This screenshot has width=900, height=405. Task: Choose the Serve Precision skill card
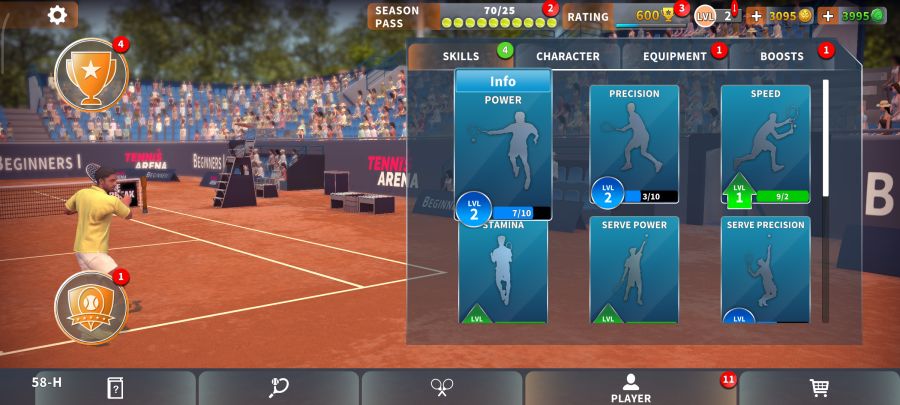(765, 270)
